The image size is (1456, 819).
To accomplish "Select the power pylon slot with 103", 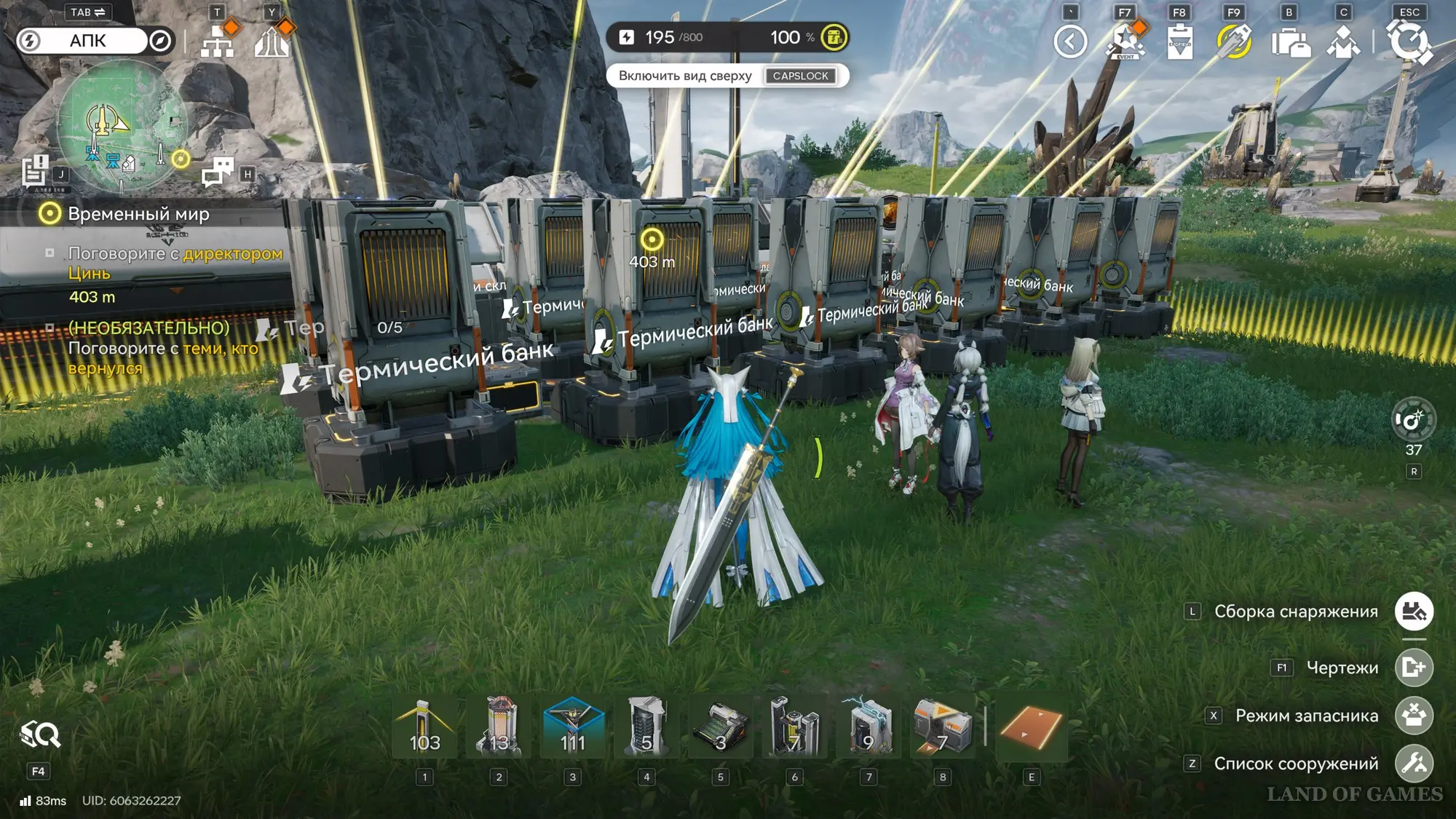I will (424, 728).
